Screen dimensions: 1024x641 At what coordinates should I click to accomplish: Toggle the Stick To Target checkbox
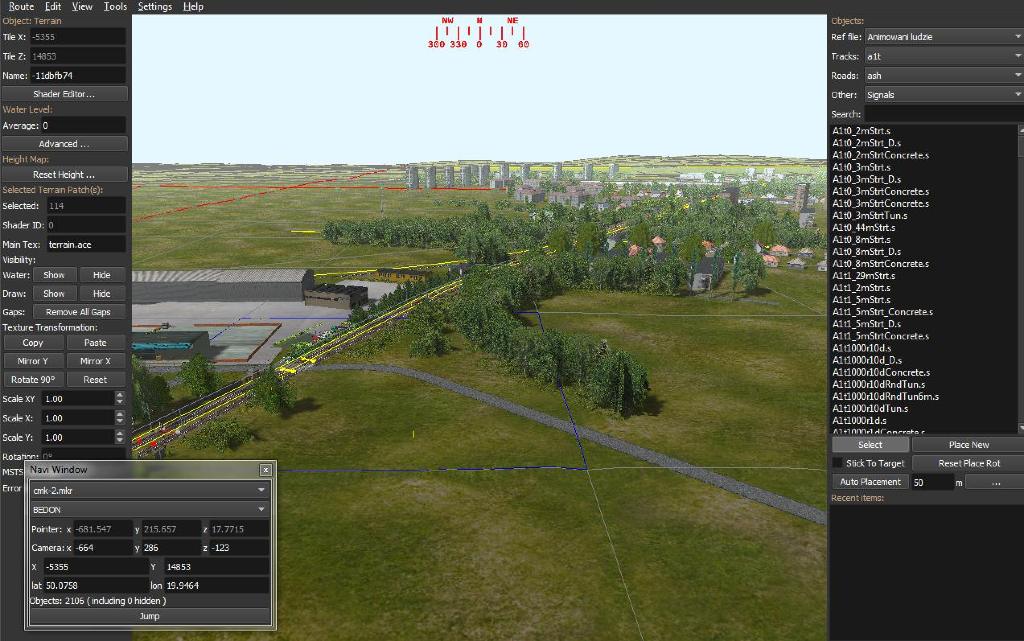[x=837, y=463]
